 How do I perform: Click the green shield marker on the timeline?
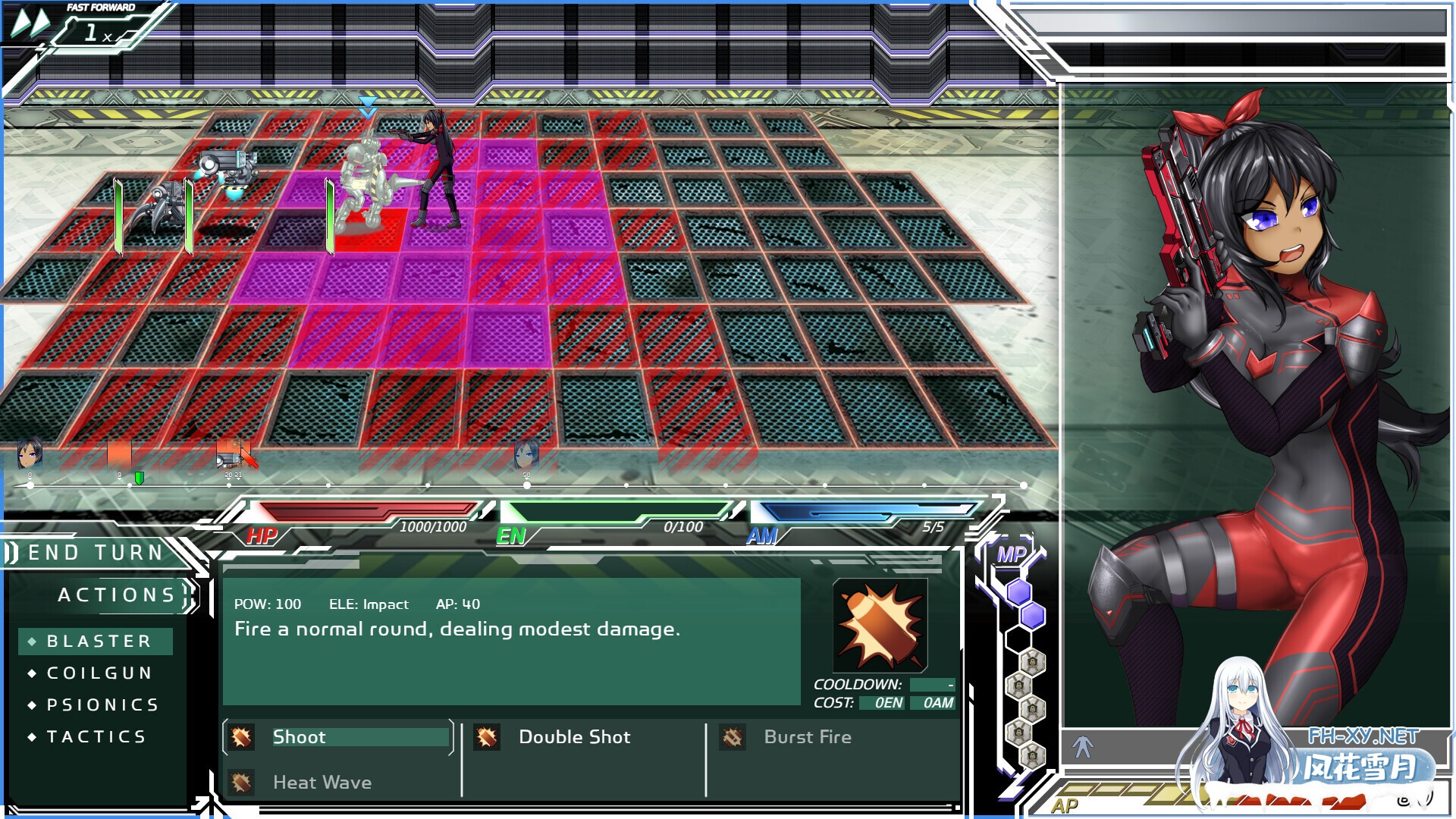(x=139, y=479)
